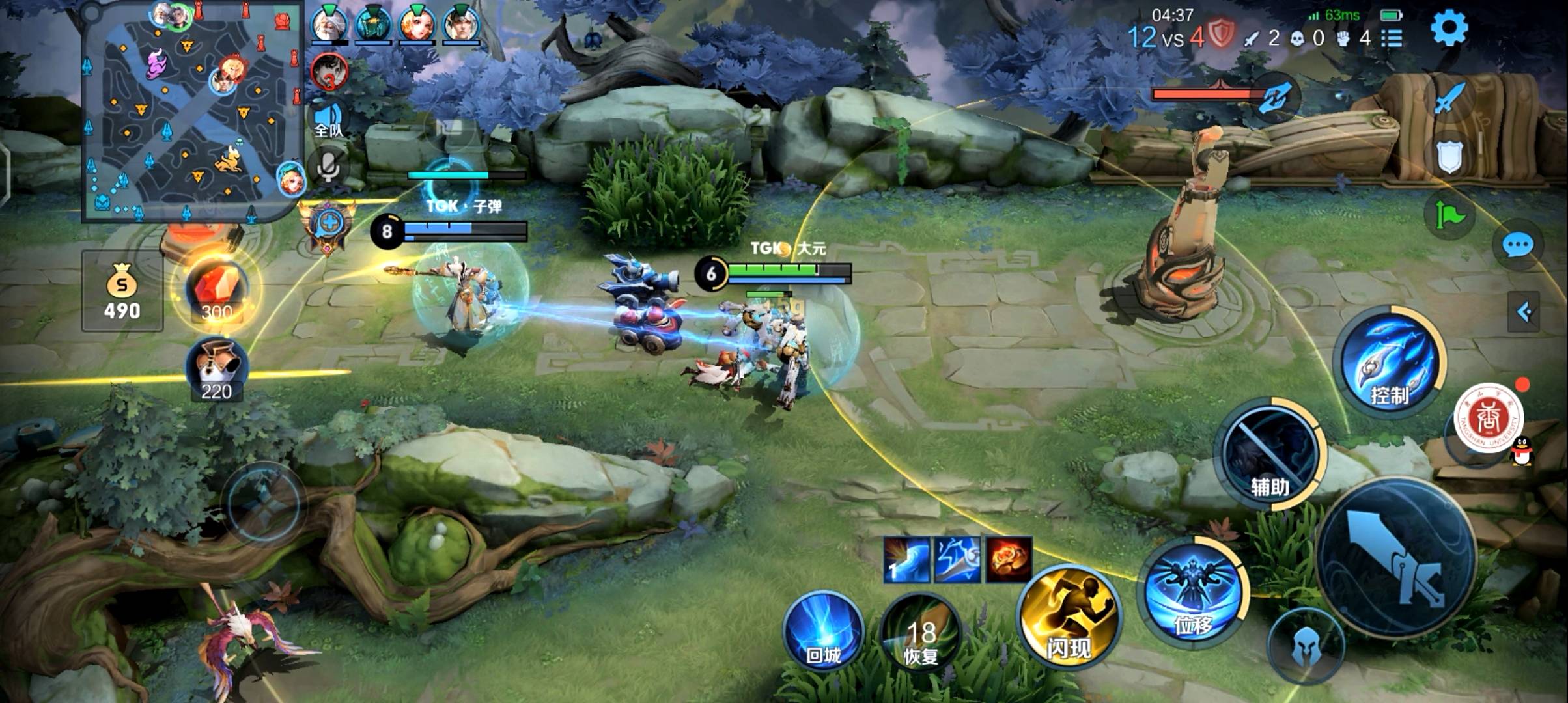Buy the 220 gold recommended item
The width and height of the screenshot is (1568, 703).
click(216, 370)
